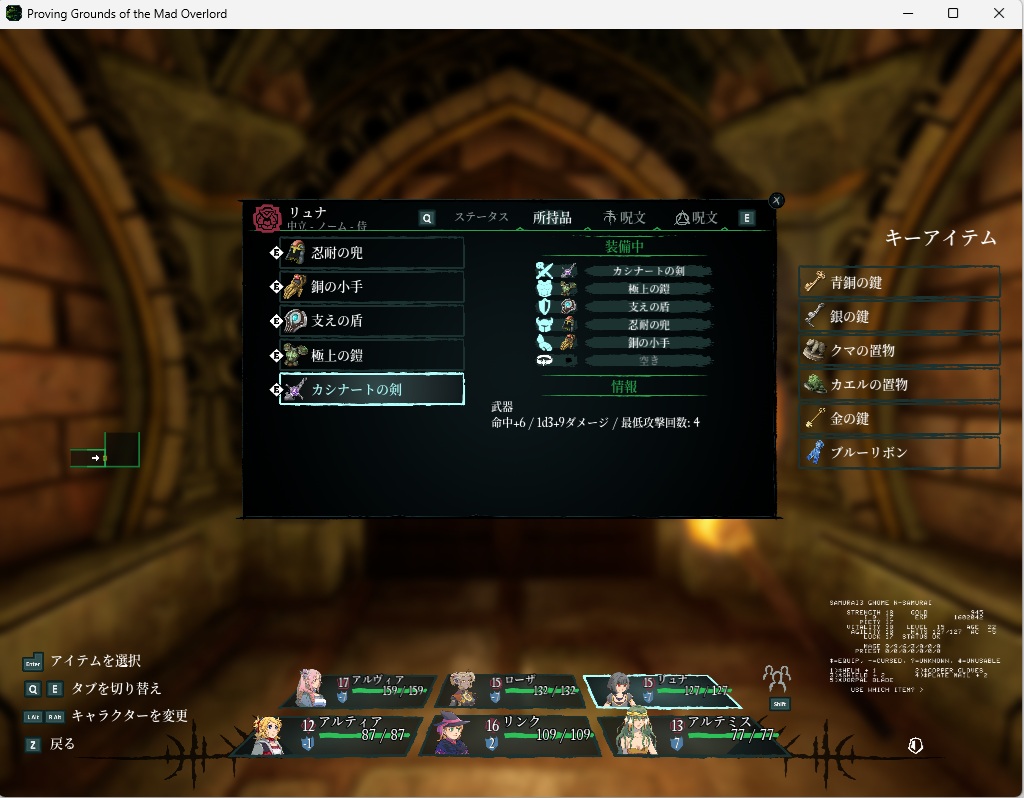Screen dimensions: 1024x798
Task: Open the 所持品 inventory tab
Action: pyautogui.click(x=552, y=217)
